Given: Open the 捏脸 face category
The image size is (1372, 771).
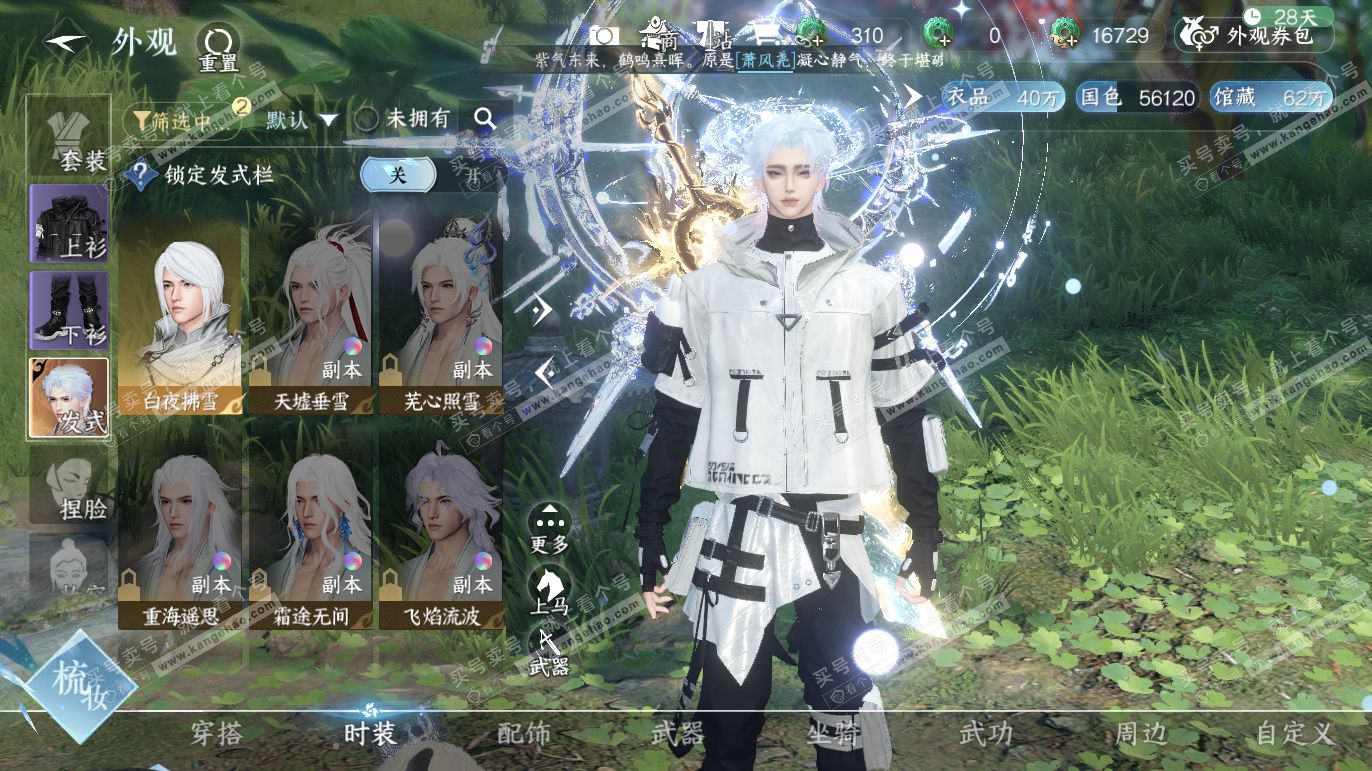Looking at the screenshot, I should [68, 486].
